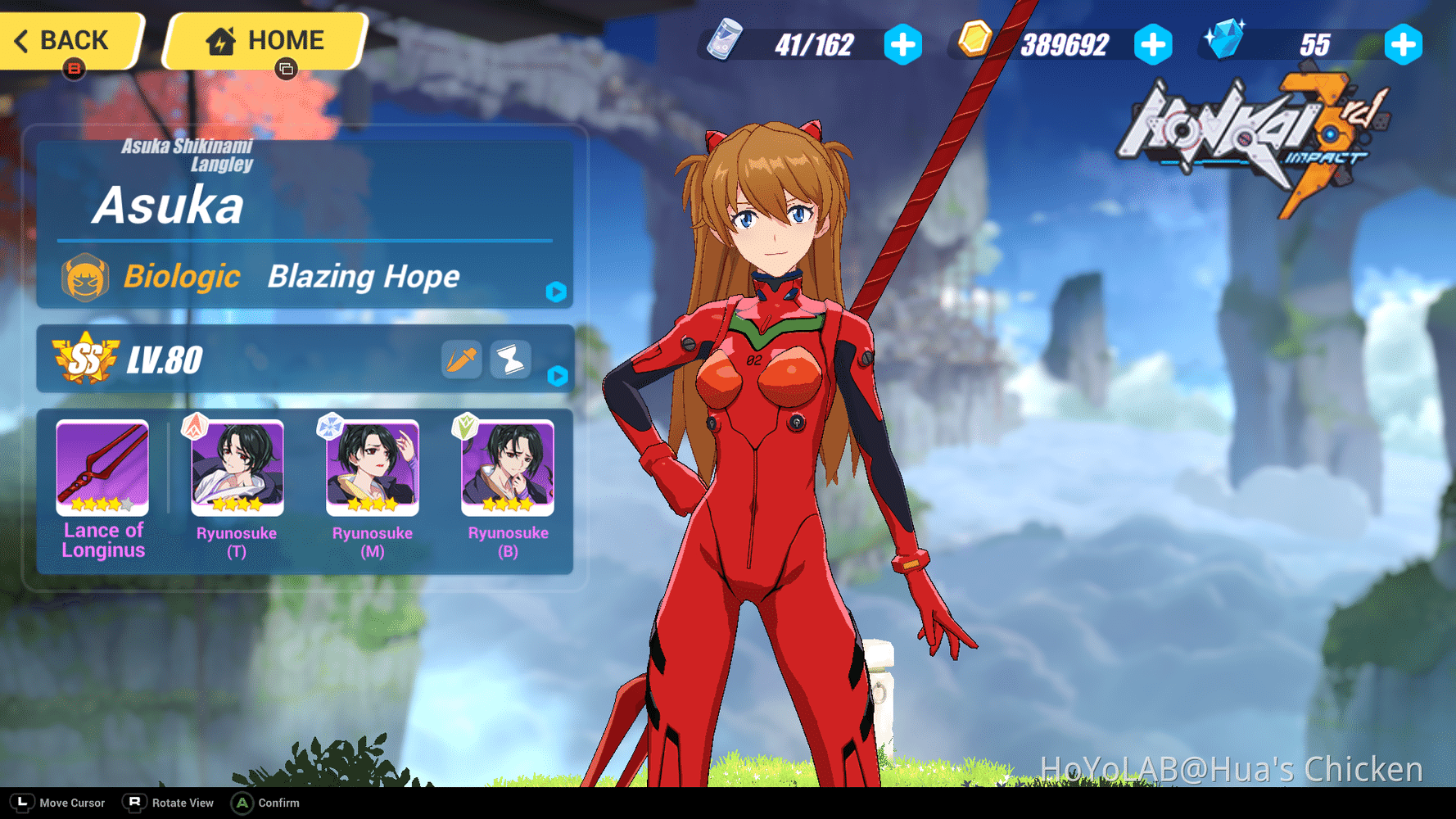1456x819 pixels.
Task: Select the Ryunosuke (B) stigmata
Action: point(507,468)
